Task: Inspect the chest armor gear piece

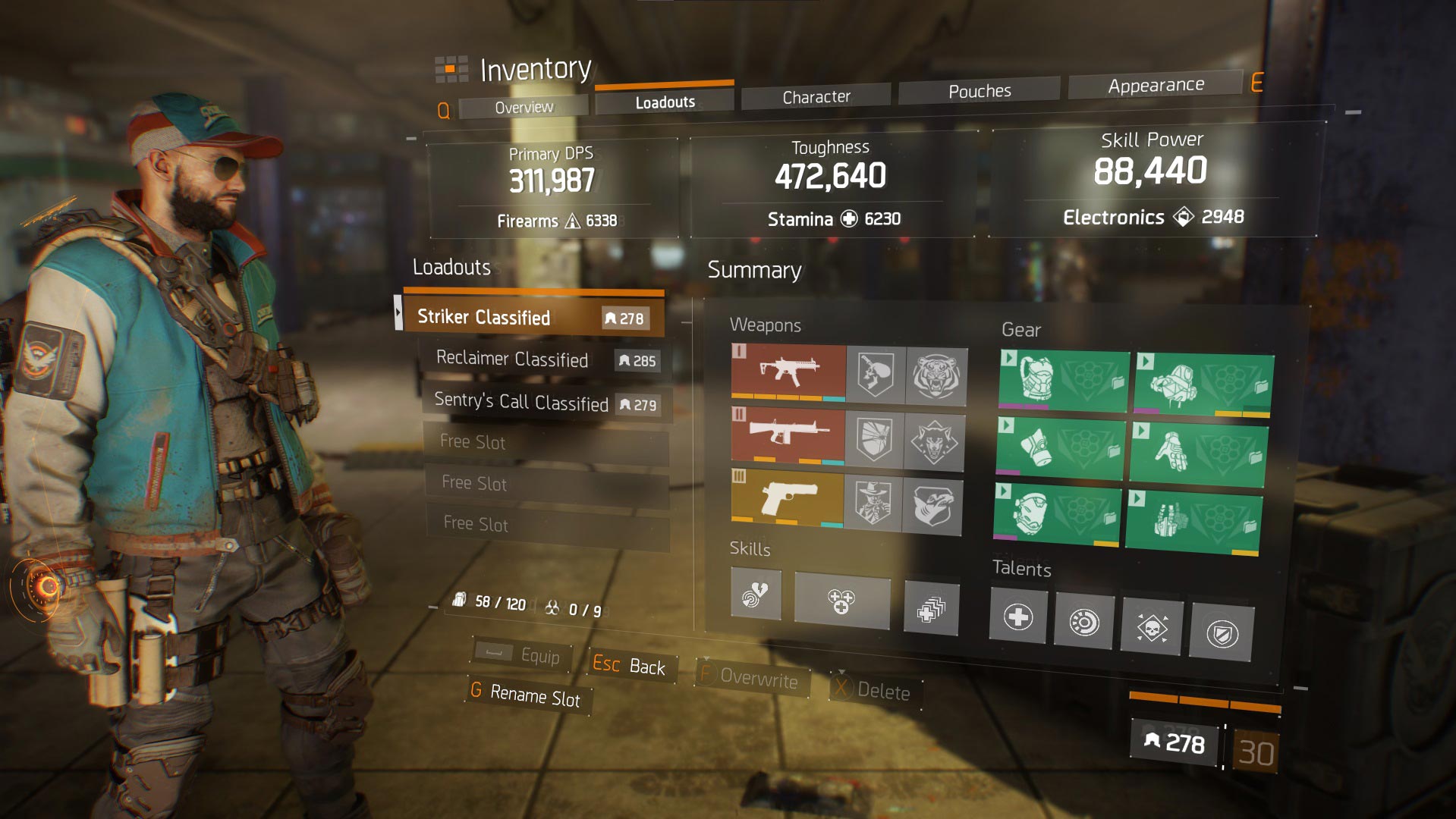Action: point(1062,380)
